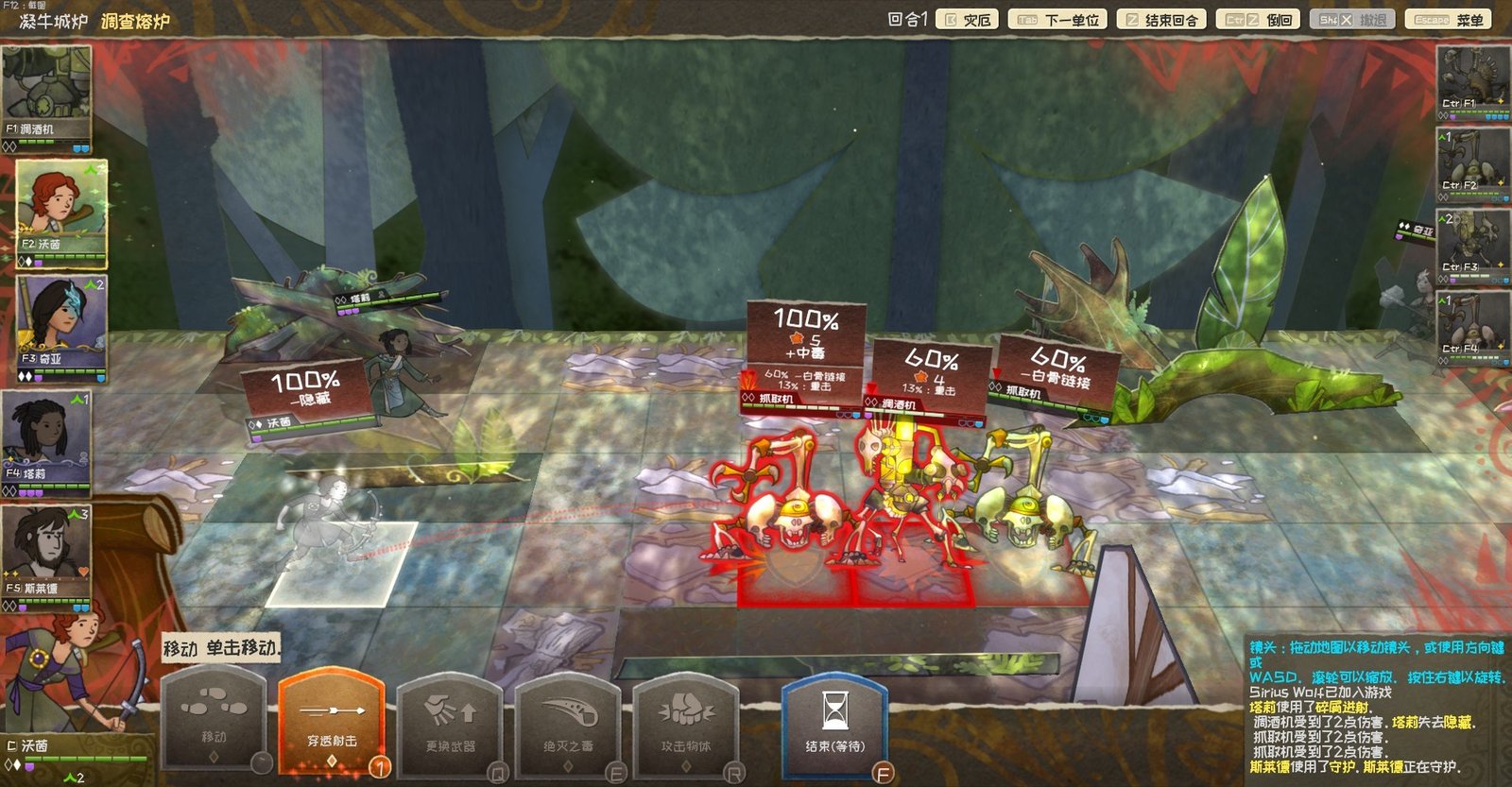Select the red-haired 沃茵 party portrait
The width and height of the screenshot is (1512, 787).
60,210
